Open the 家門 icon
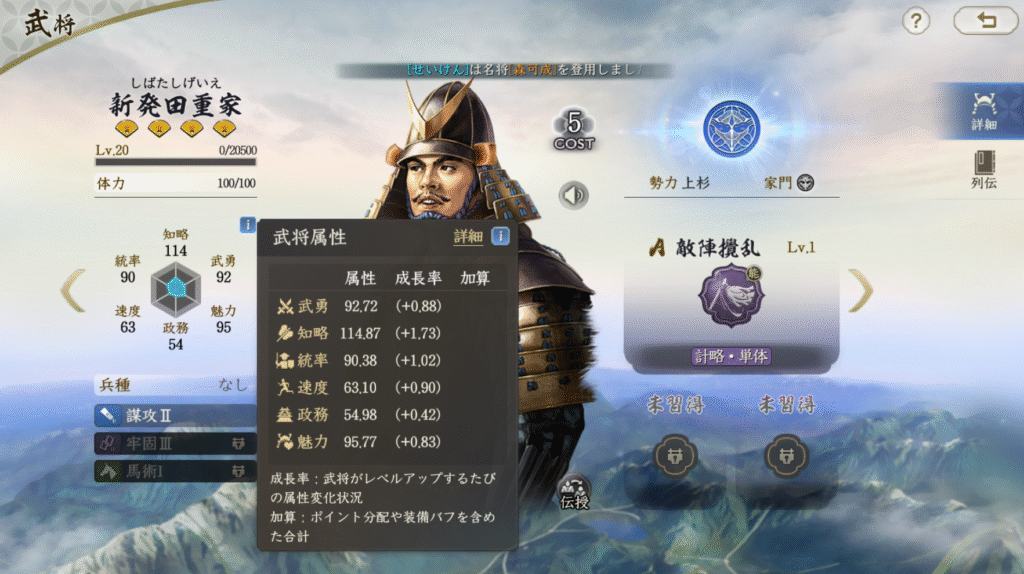Image resolution: width=1024 pixels, height=574 pixels. click(805, 183)
